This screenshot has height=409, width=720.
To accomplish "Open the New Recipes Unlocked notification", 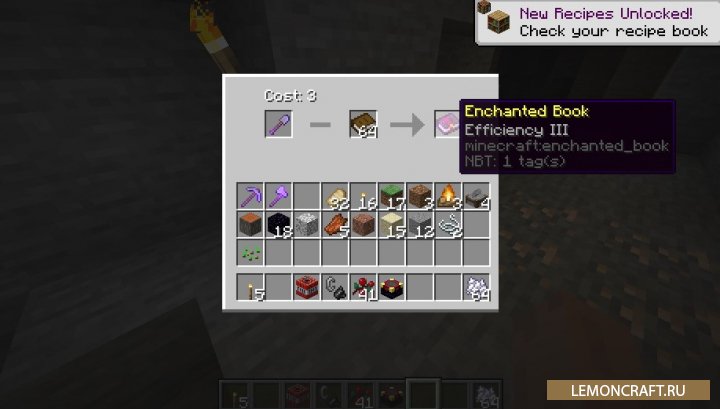I will tap(594, 23).
